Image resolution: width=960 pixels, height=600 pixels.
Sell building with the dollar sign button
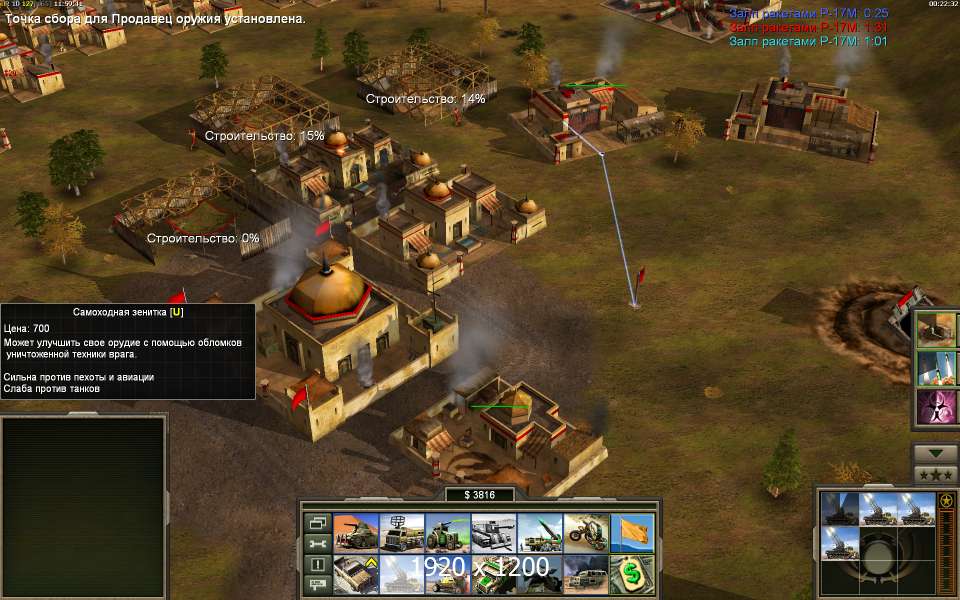[x=632, y=574]
